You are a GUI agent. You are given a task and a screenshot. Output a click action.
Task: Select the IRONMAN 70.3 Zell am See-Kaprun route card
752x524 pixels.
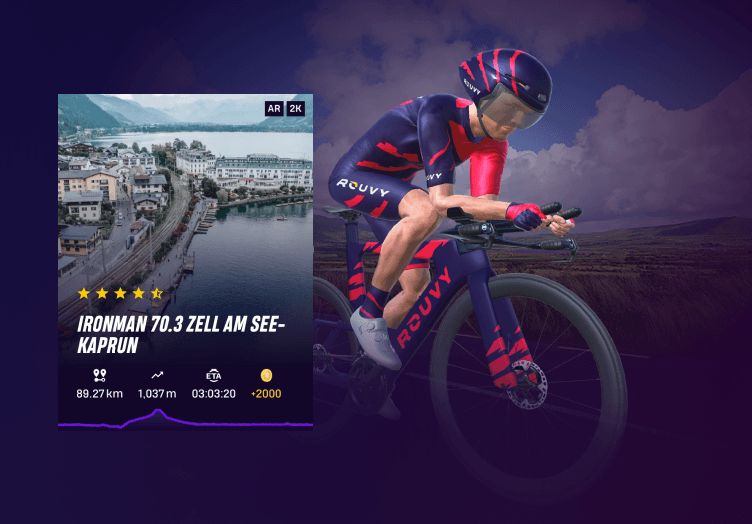[x=185, y=260]
